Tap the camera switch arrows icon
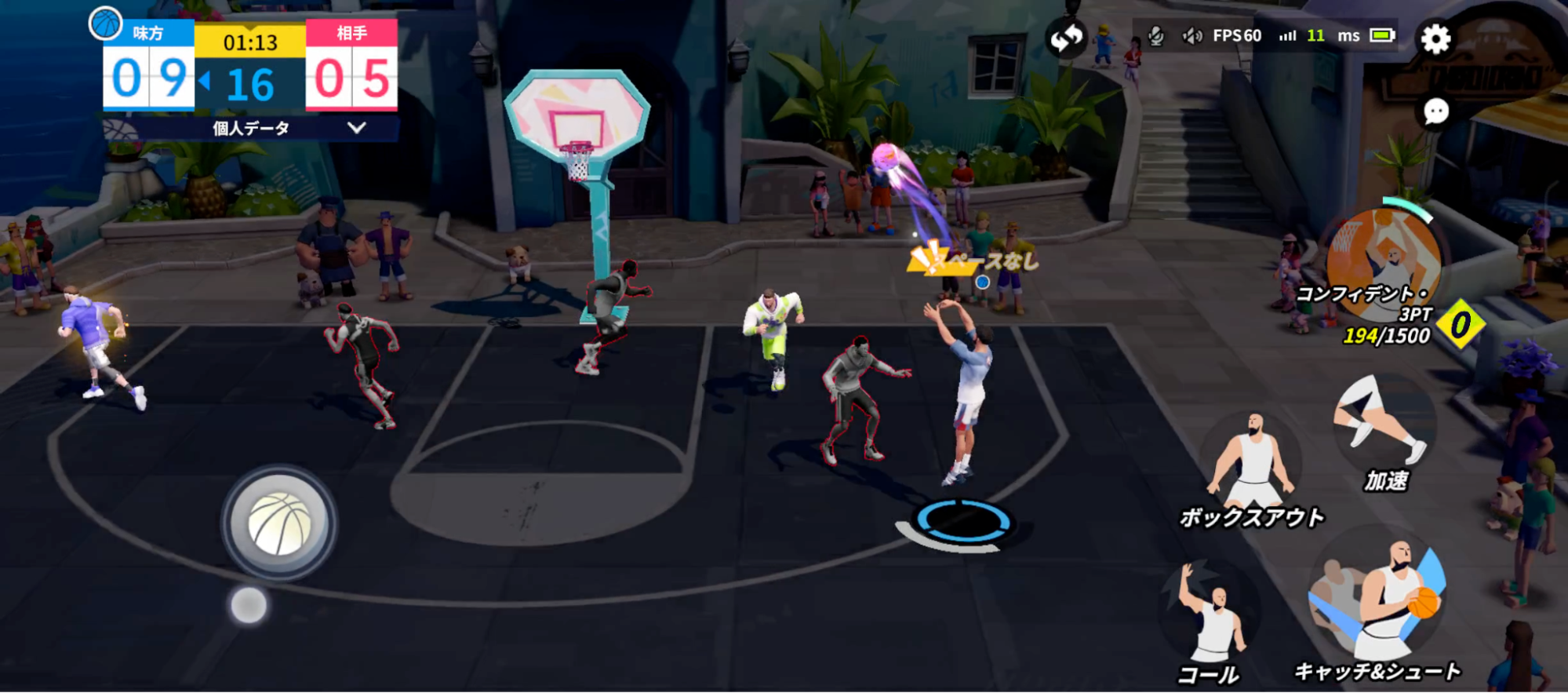Image resolution: width=1568 pixels, height=693 pixels. click(1066, 35)
